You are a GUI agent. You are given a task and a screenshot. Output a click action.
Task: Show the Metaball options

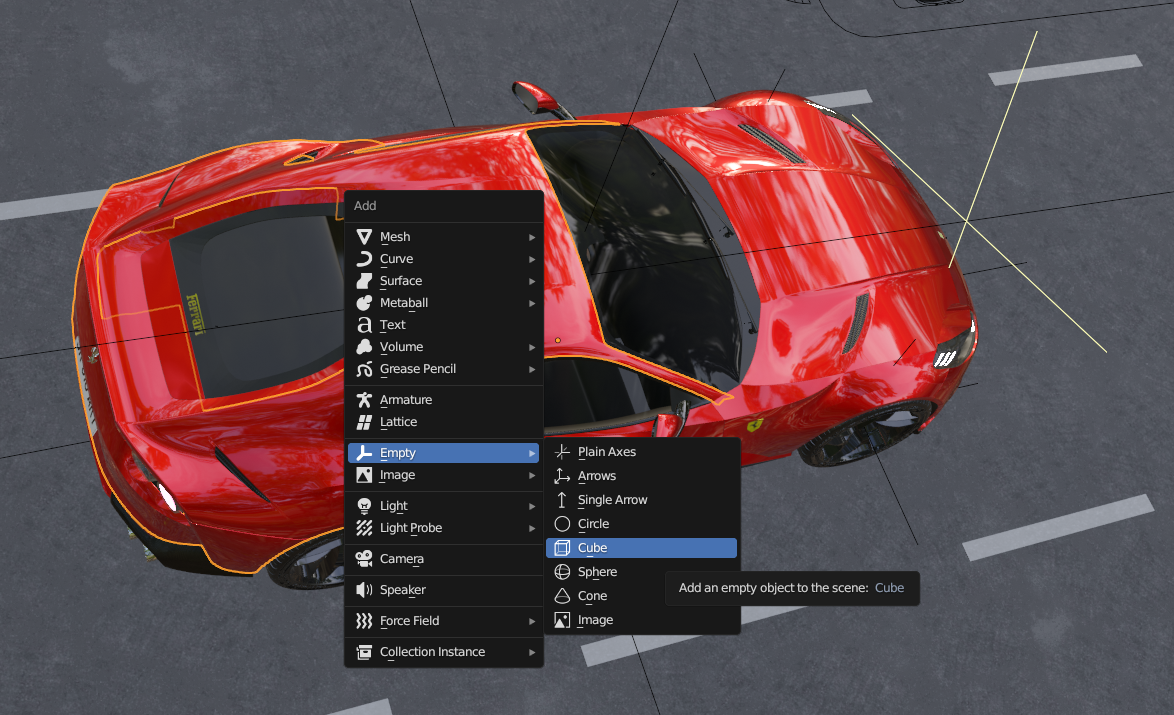coord(403,303)
